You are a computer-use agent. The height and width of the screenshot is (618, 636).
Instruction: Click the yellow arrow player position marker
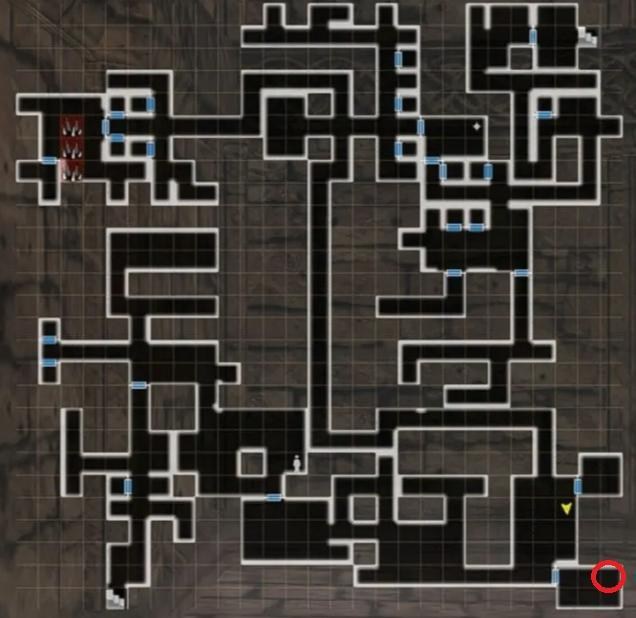(567, 509)
